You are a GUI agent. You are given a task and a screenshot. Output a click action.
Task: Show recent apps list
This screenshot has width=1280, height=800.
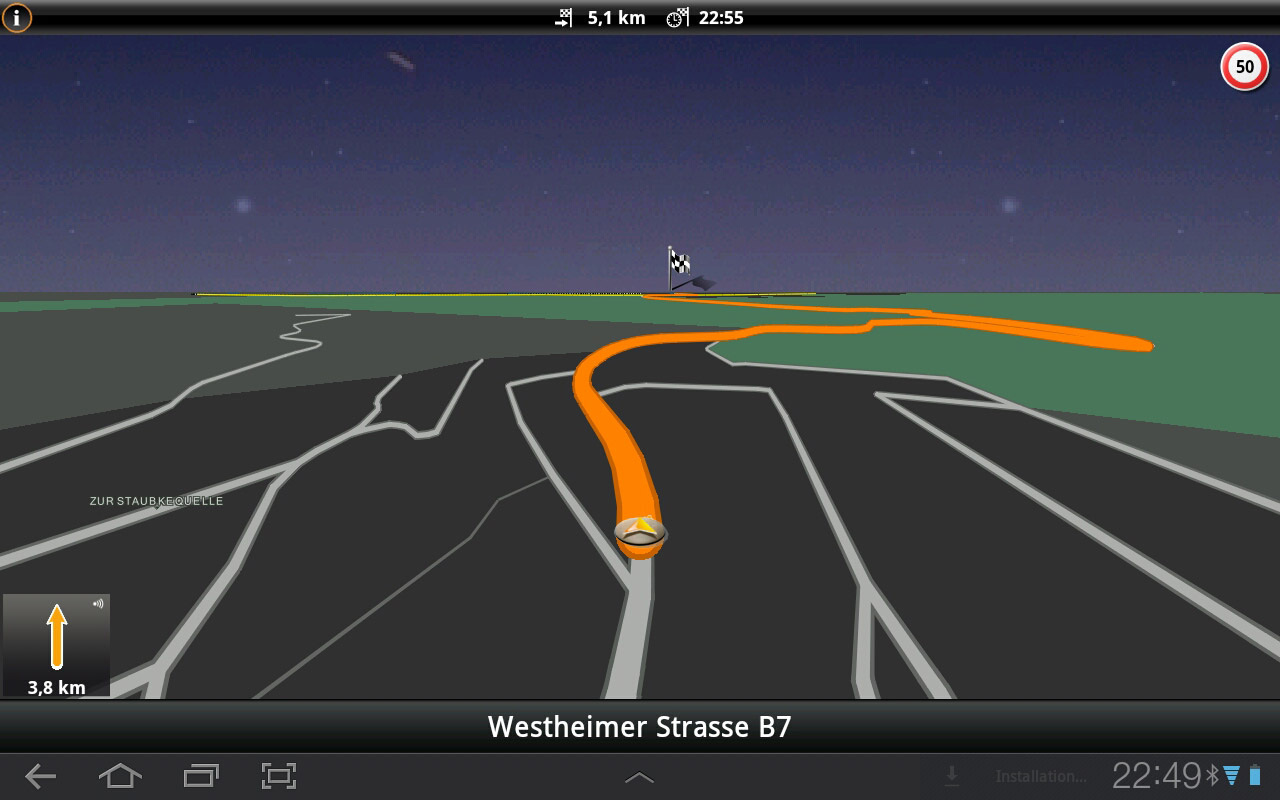(201, 776)
